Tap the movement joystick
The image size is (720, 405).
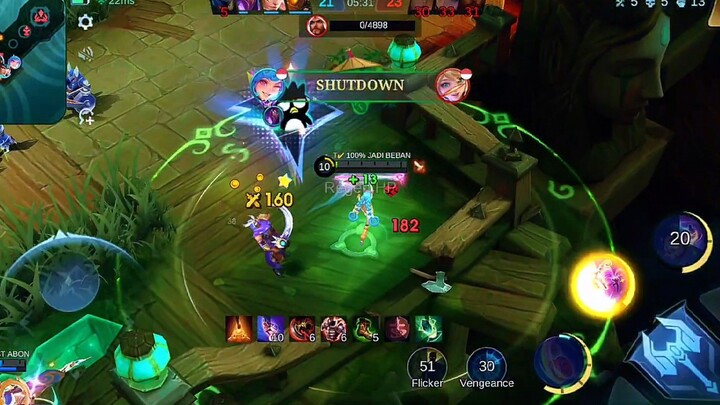click(70, 281)
